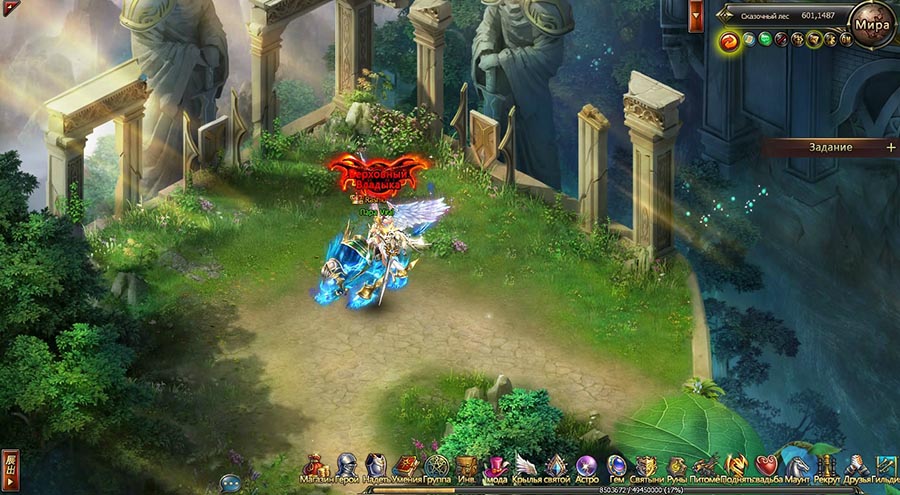Viewport: 900px width, 495px height.
Task: Open the Друзья friends list
Action: [x=857, y=466]
